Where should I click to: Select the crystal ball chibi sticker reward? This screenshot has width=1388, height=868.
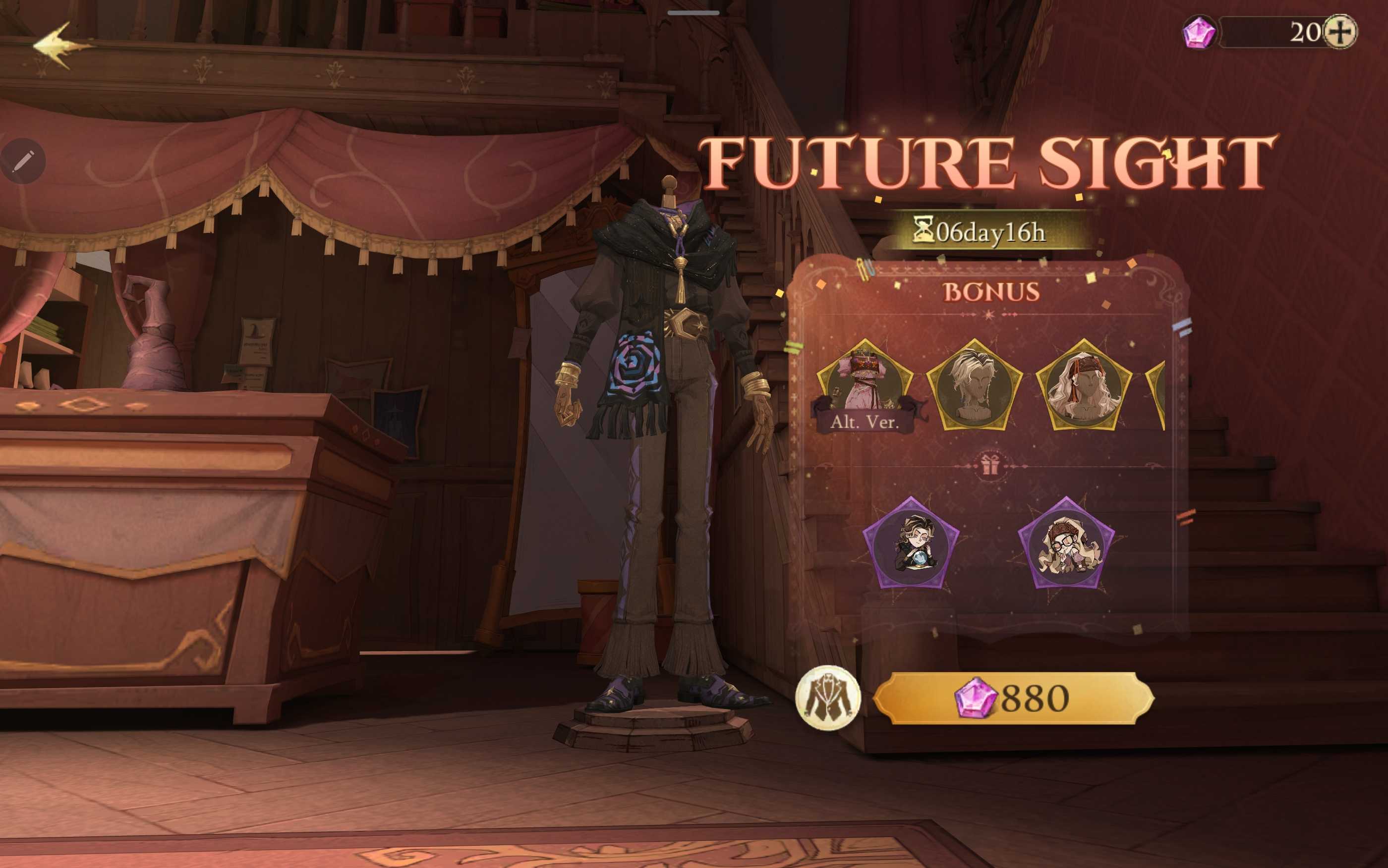pyautogui.click(x=911, y=544)
